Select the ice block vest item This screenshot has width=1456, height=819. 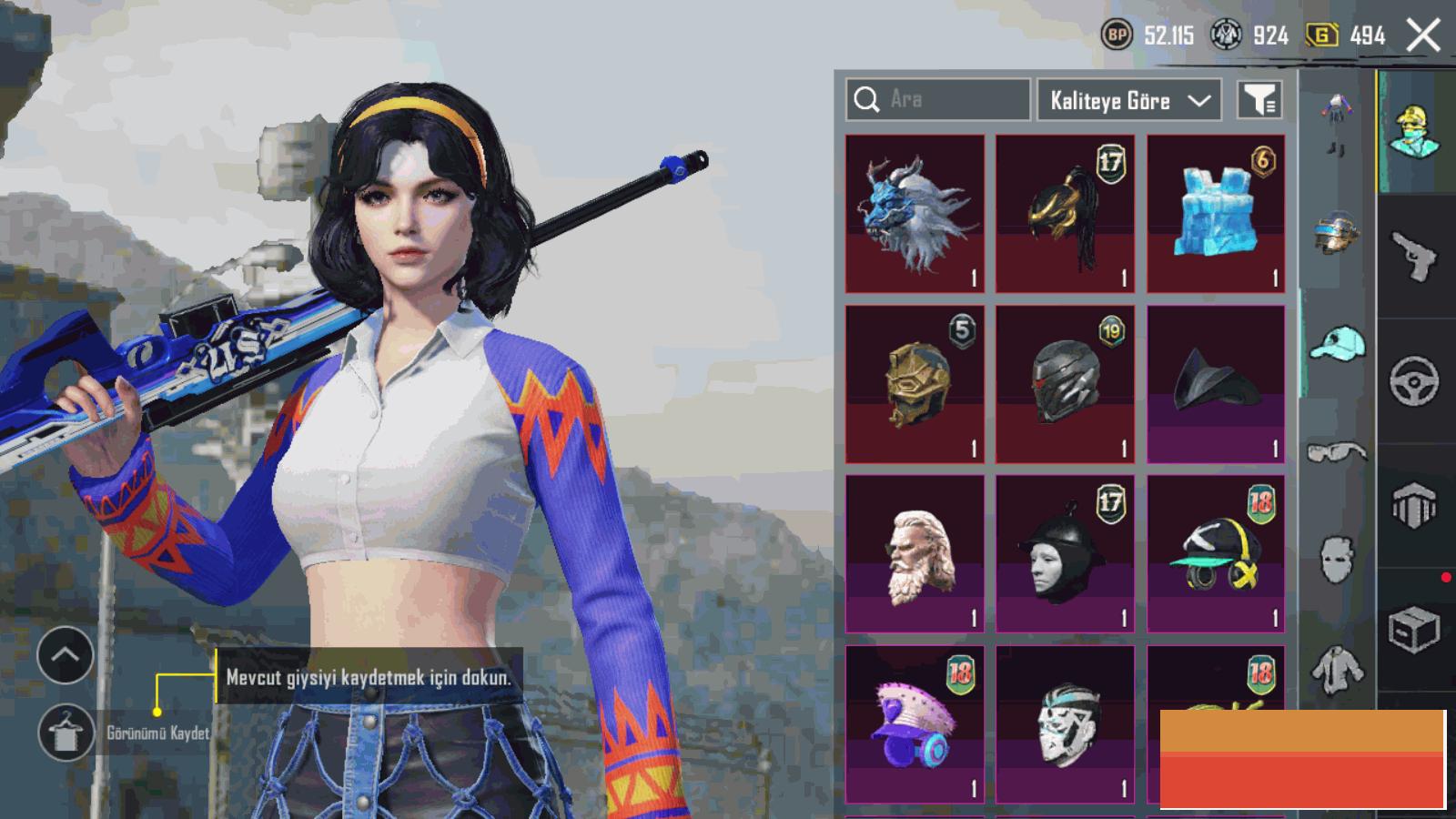point(1216,214)
